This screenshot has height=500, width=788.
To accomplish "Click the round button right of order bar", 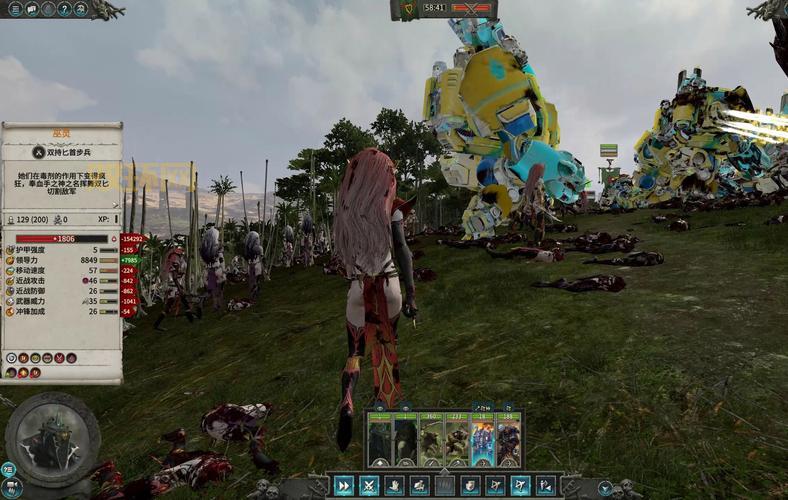I will [x=605, y=488].
